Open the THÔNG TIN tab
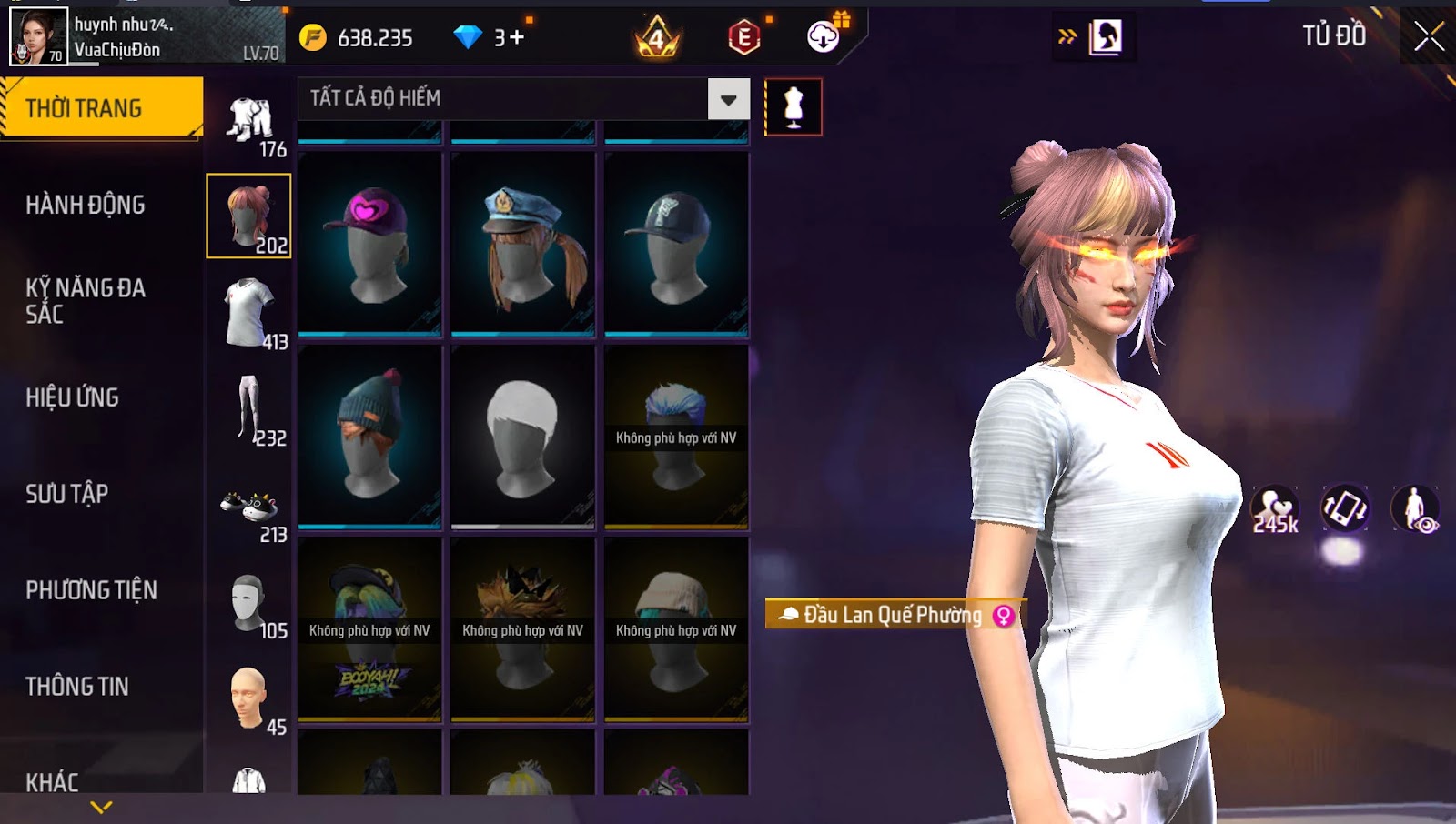The width and height of the screenshot is (1456, 824). pos(77,687)
